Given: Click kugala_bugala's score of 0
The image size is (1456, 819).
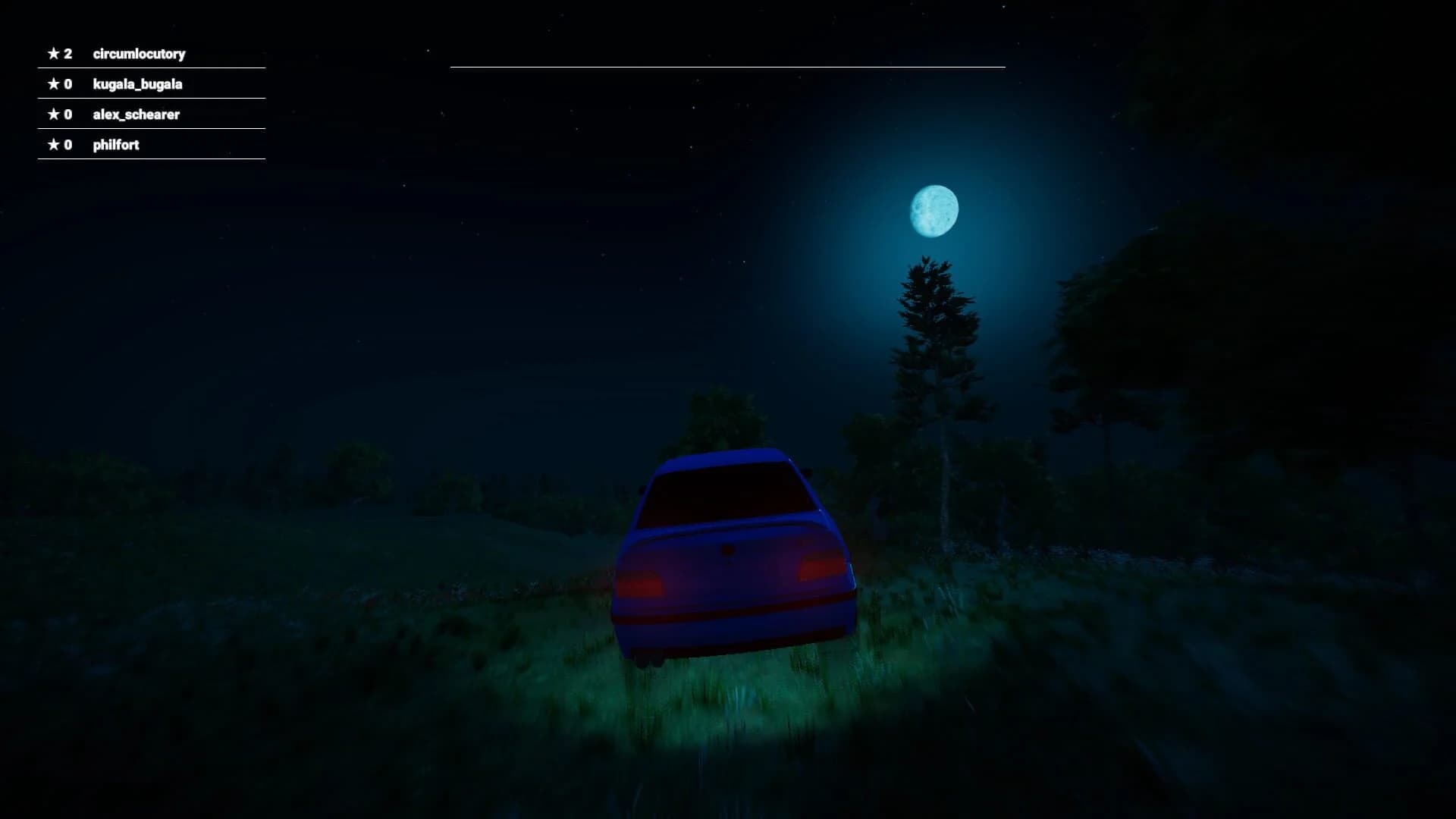Looking at the screenshot, I should tap(68, 84).
